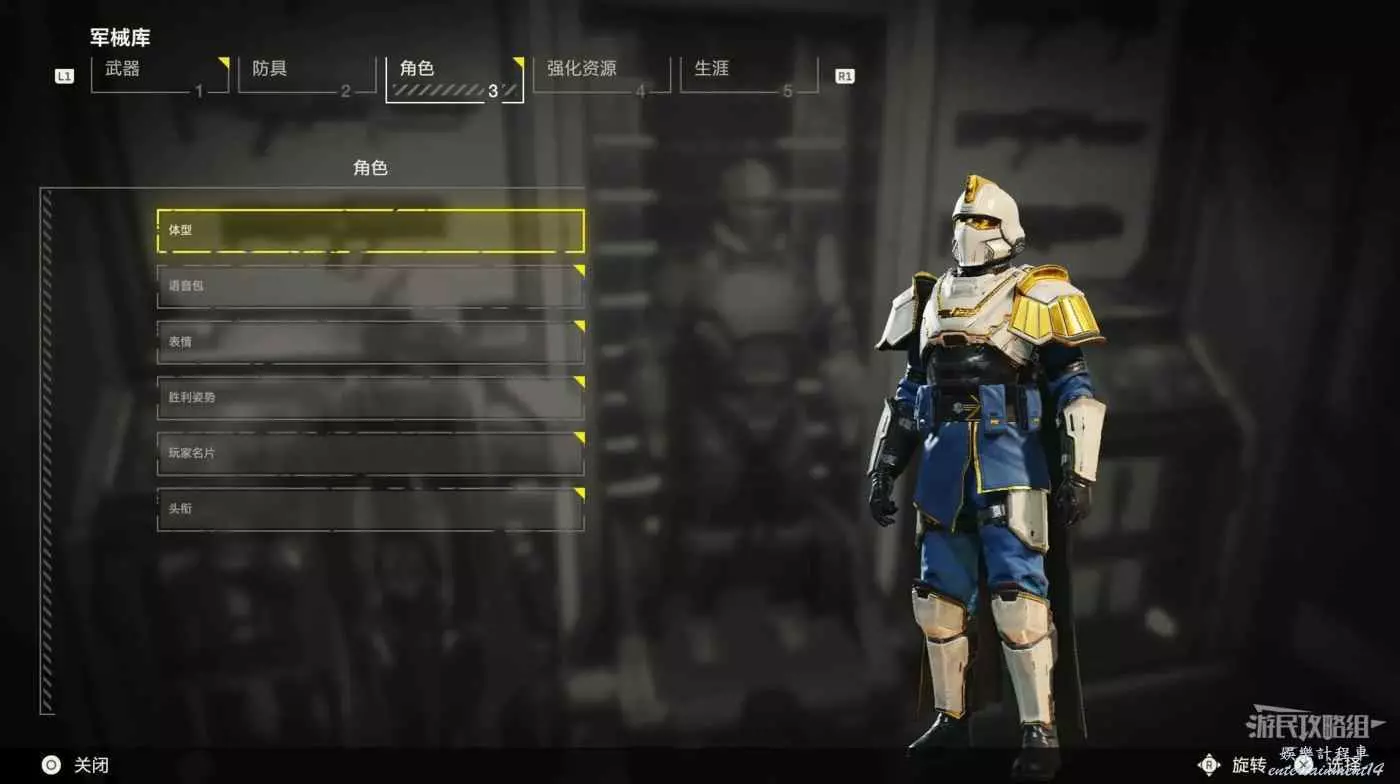Choose the 玩家名片 player card entry
1400x784 pixels.
click(x=370, y=454)
